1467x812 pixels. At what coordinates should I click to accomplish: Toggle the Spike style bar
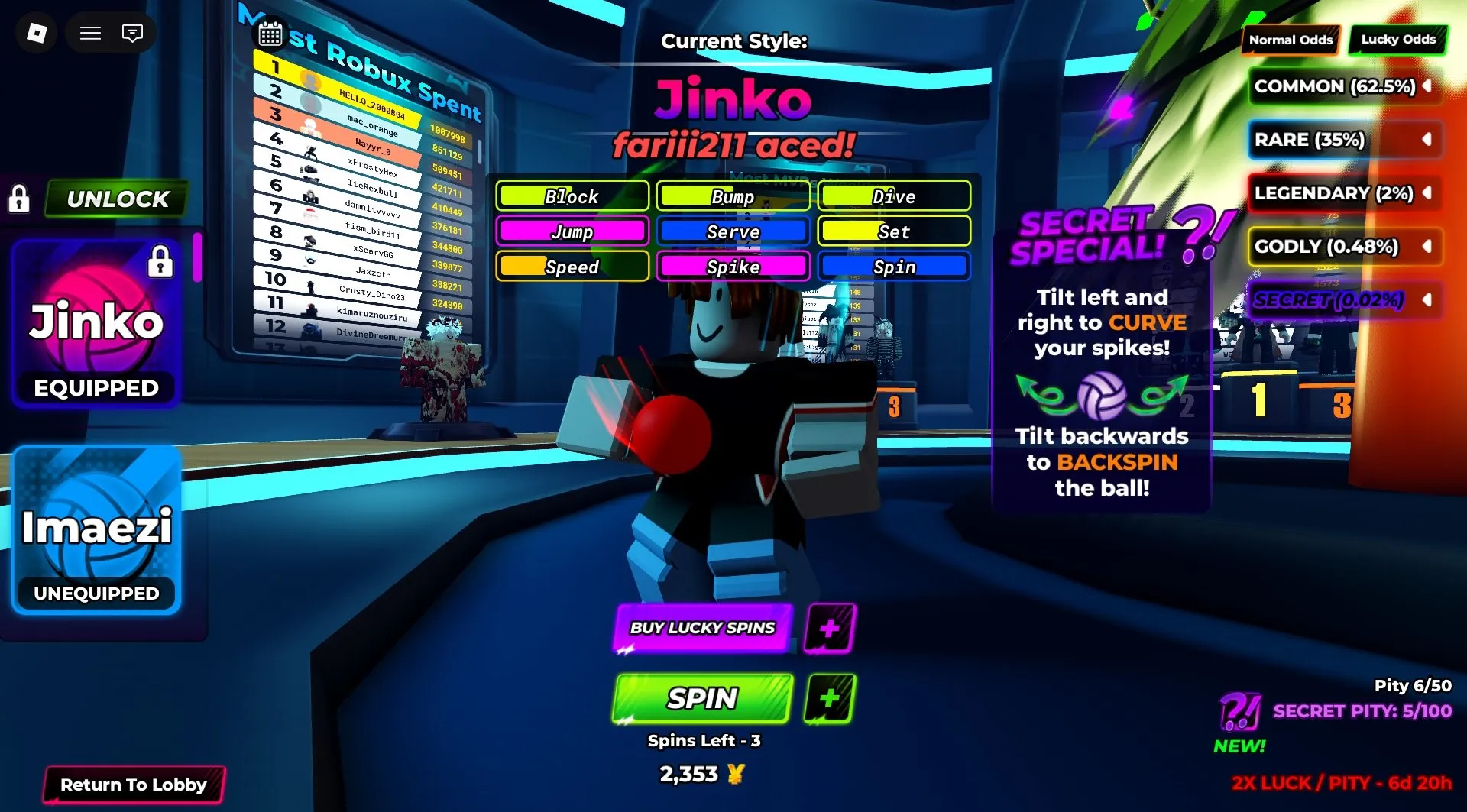click(733, 267)
